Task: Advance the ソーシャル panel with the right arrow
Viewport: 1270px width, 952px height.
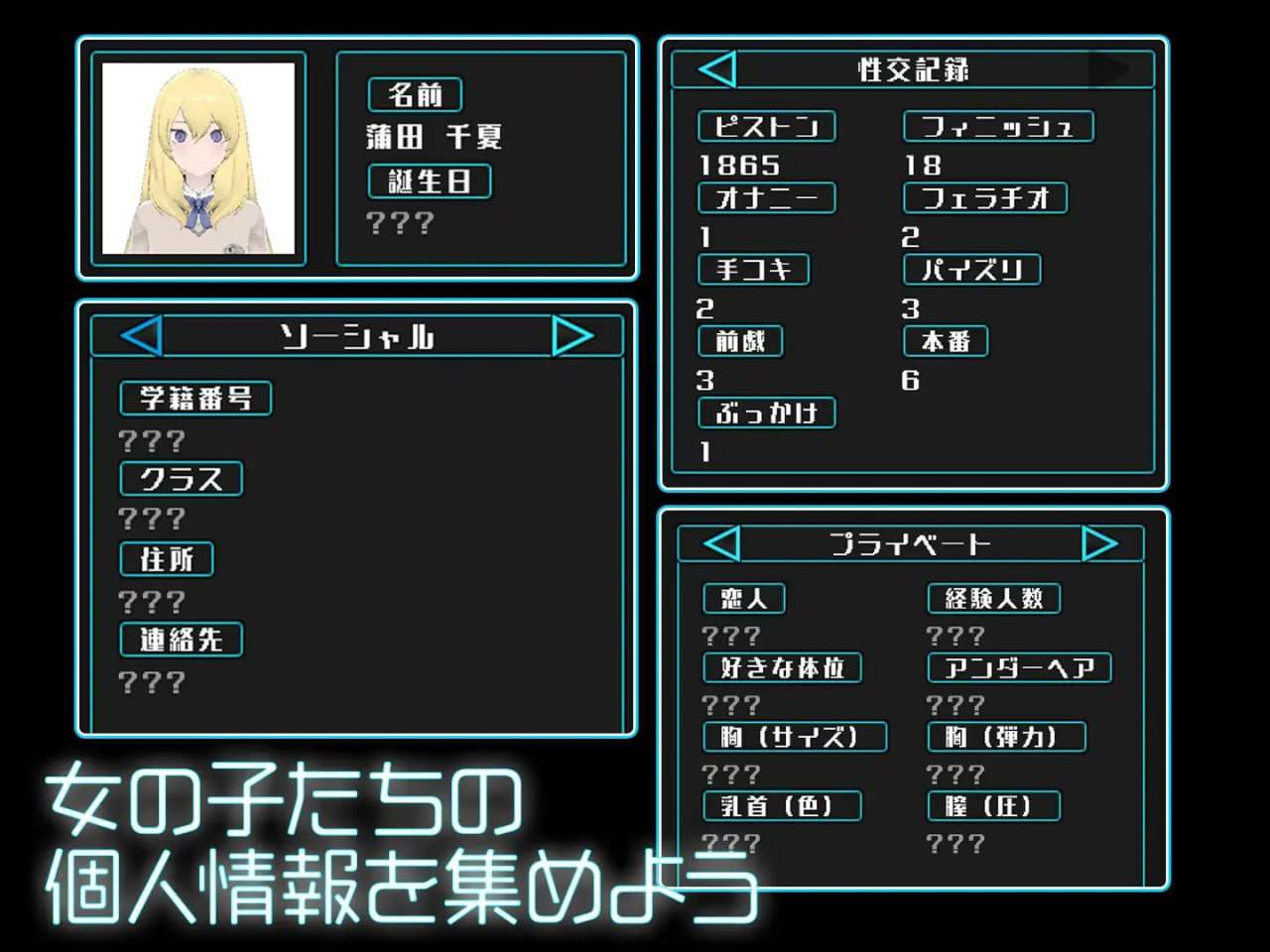Action: tap(573, 336)
